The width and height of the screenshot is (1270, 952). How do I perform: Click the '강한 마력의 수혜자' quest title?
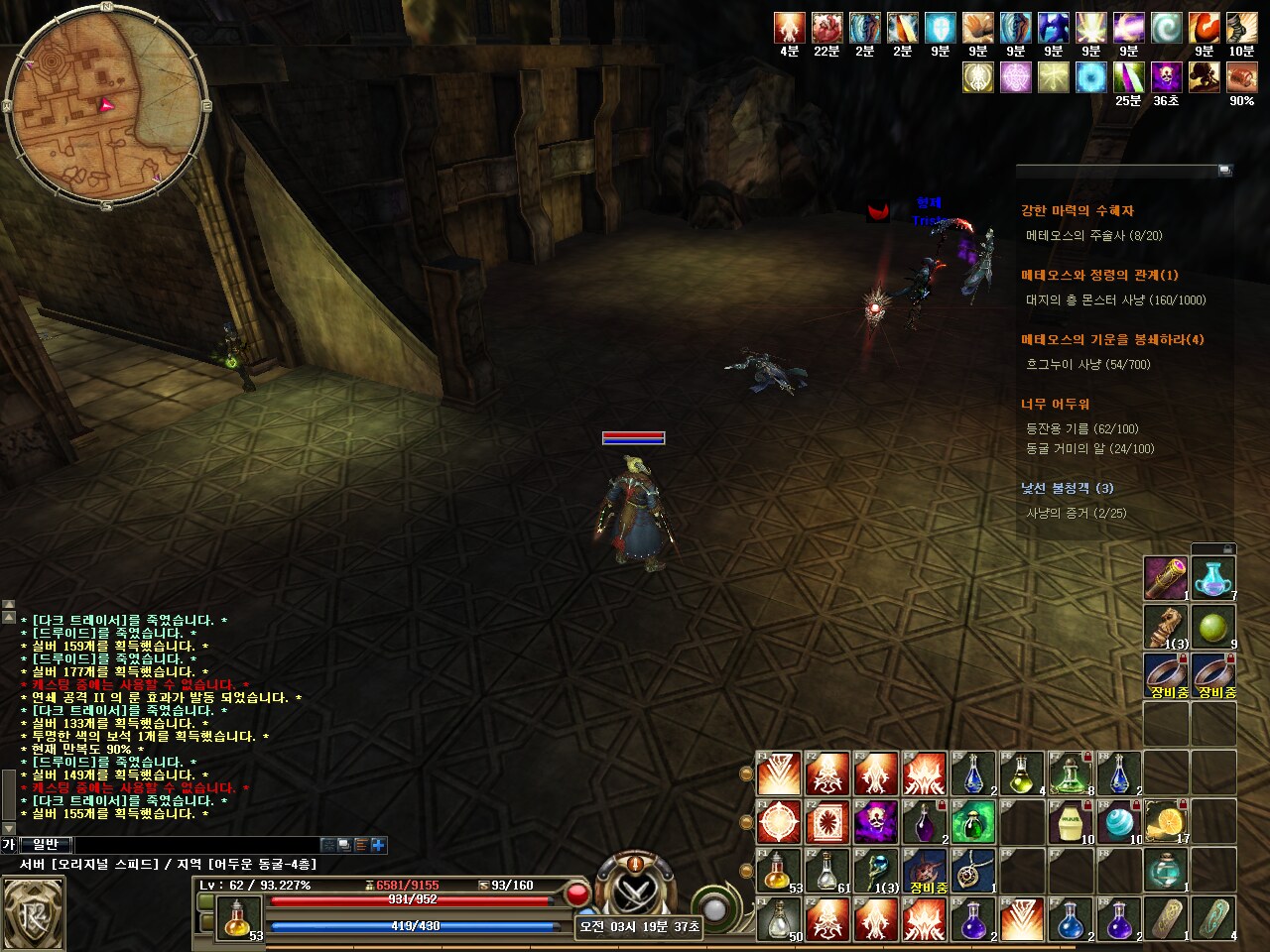(x=1077, y=211)
